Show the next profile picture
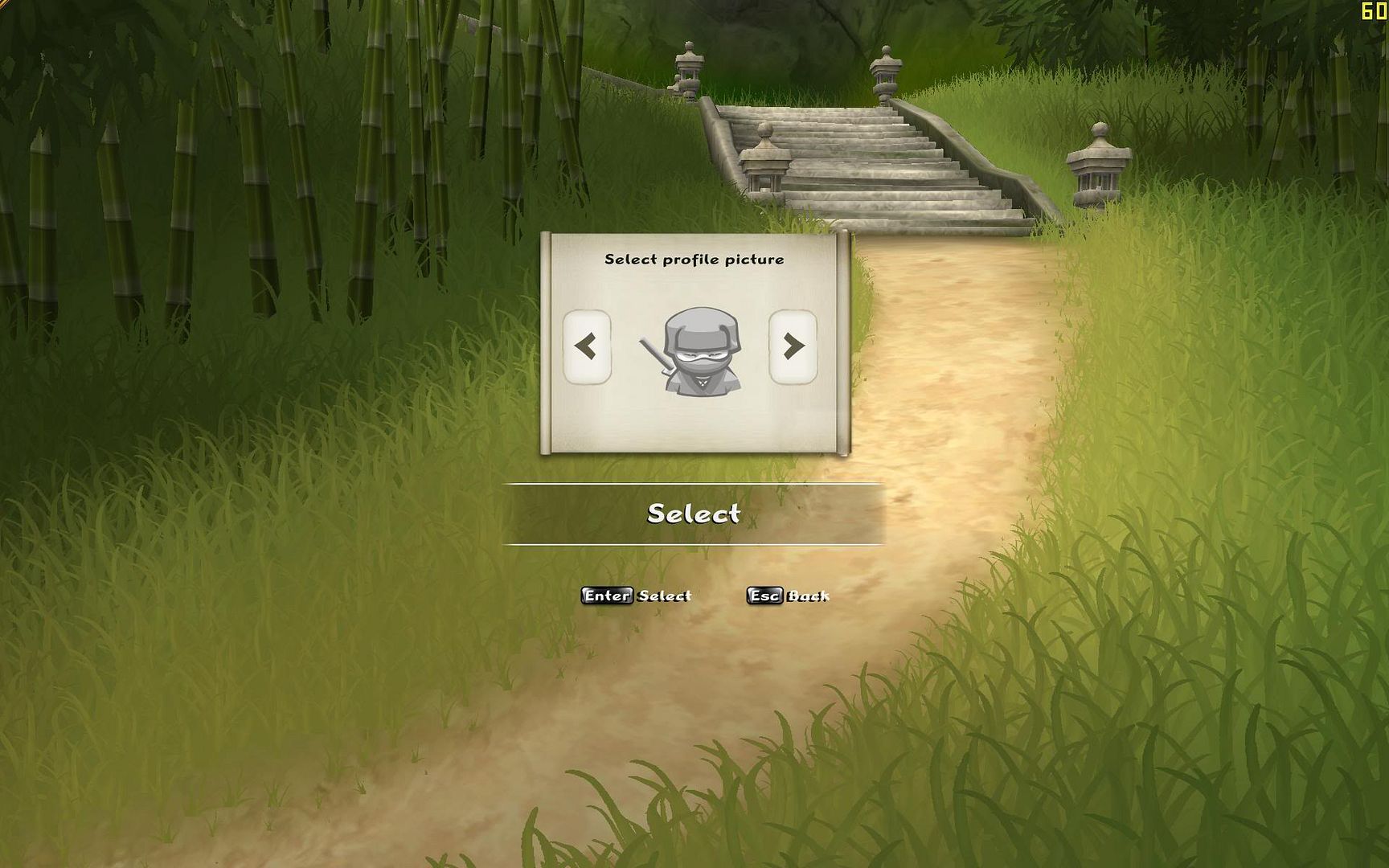1389x868 pixels. (x=793, y=346)
